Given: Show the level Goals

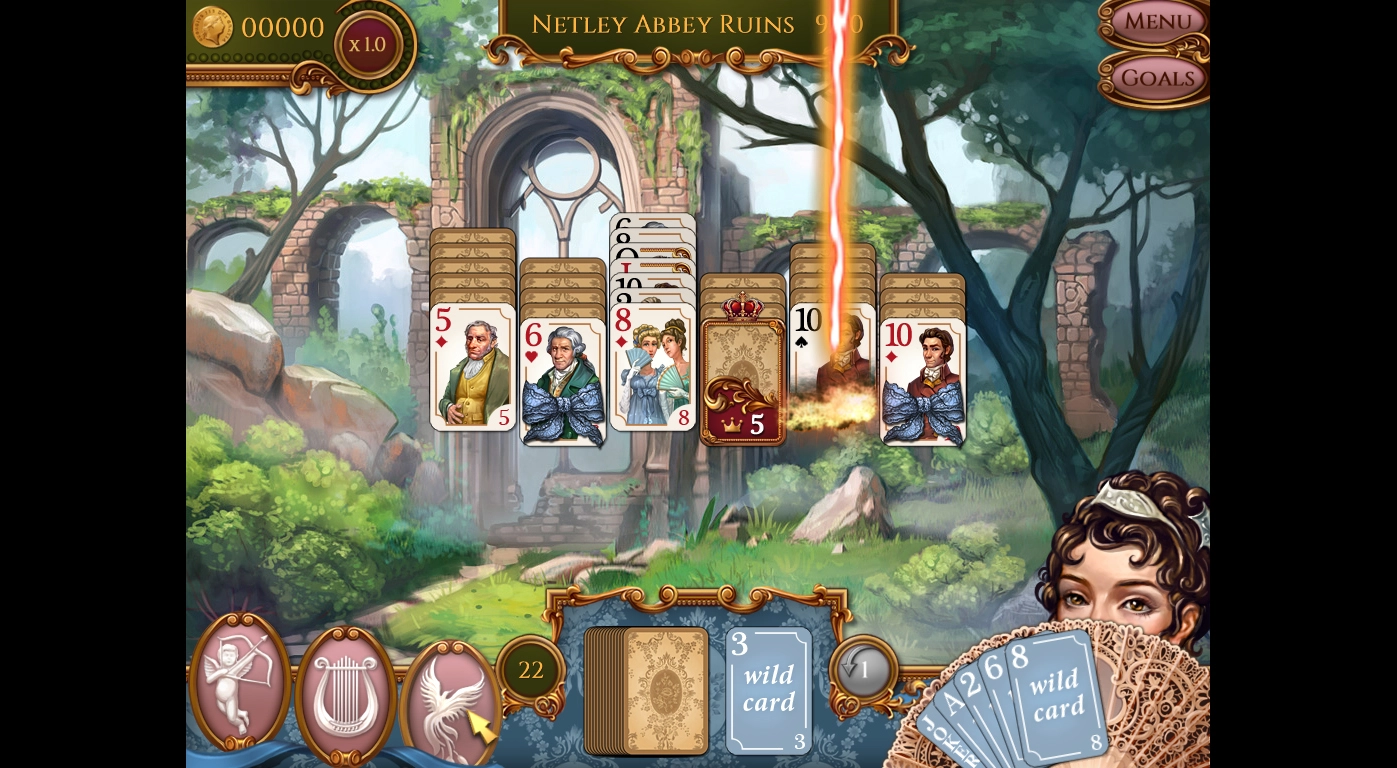Looking at the screenshot, I should click(x=1157, y=77).
